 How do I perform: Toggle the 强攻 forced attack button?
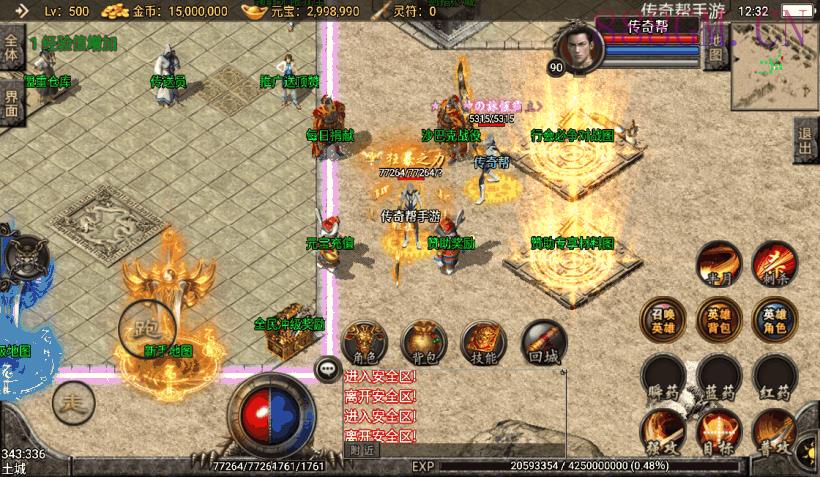tap(662, 432)
